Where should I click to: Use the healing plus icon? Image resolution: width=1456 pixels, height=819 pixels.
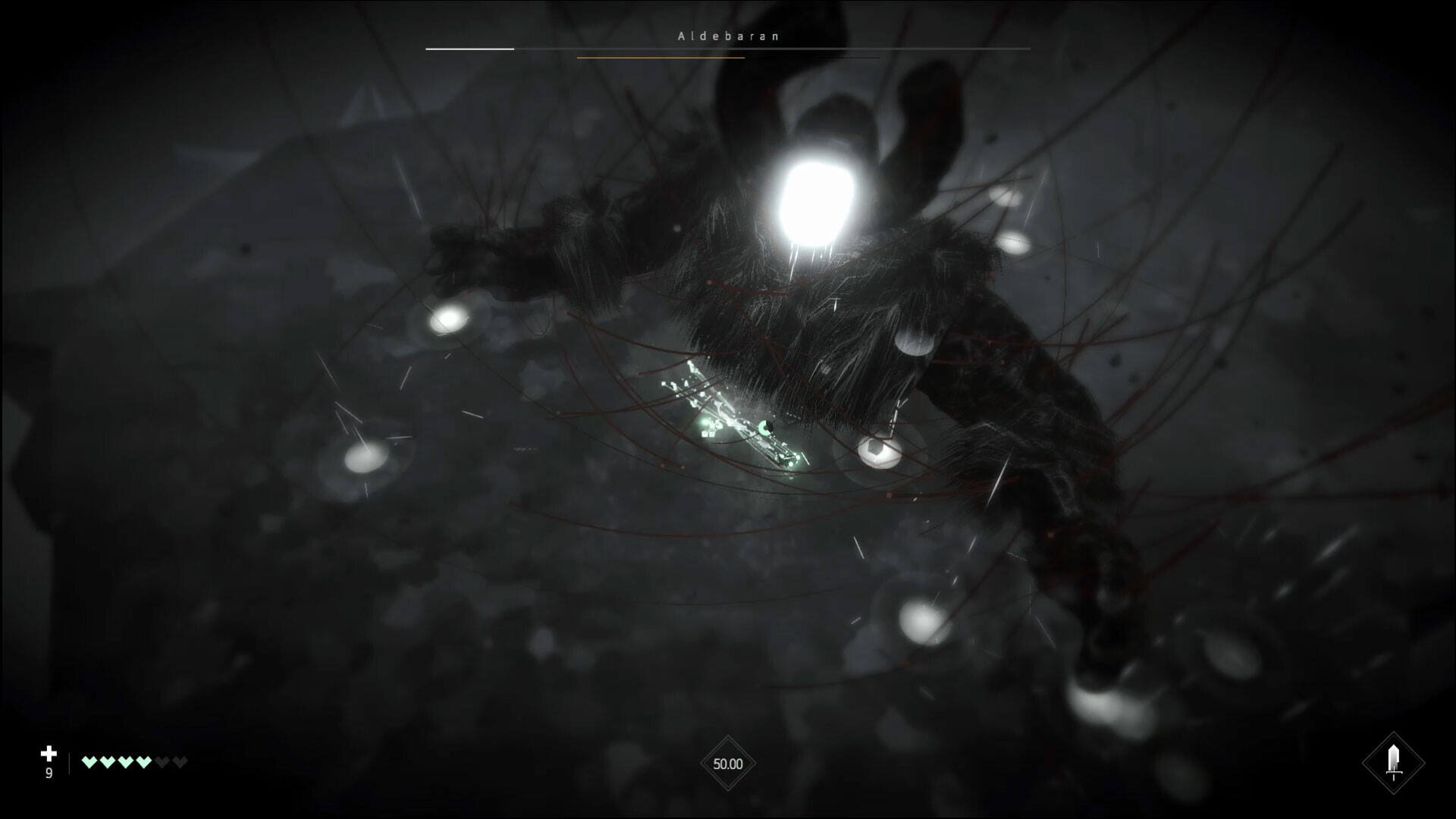(x=49, y=753)
